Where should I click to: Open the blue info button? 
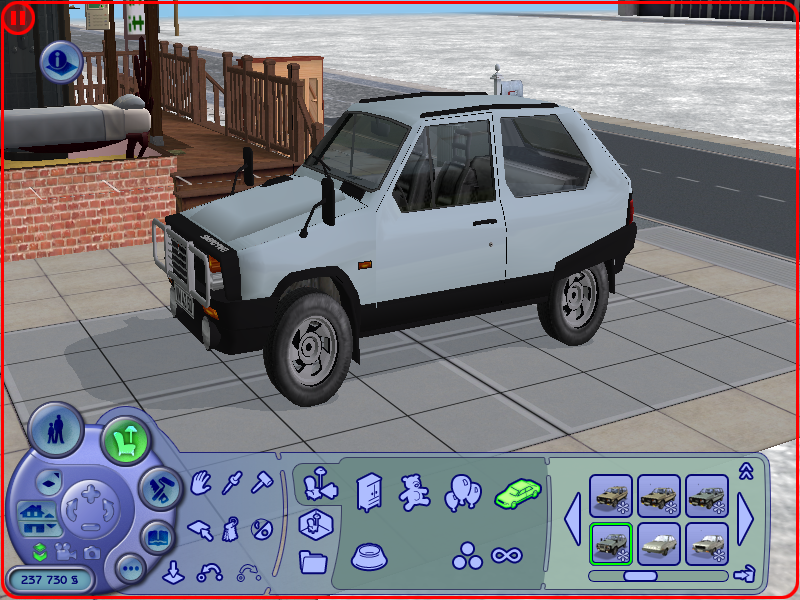[60, 62]
